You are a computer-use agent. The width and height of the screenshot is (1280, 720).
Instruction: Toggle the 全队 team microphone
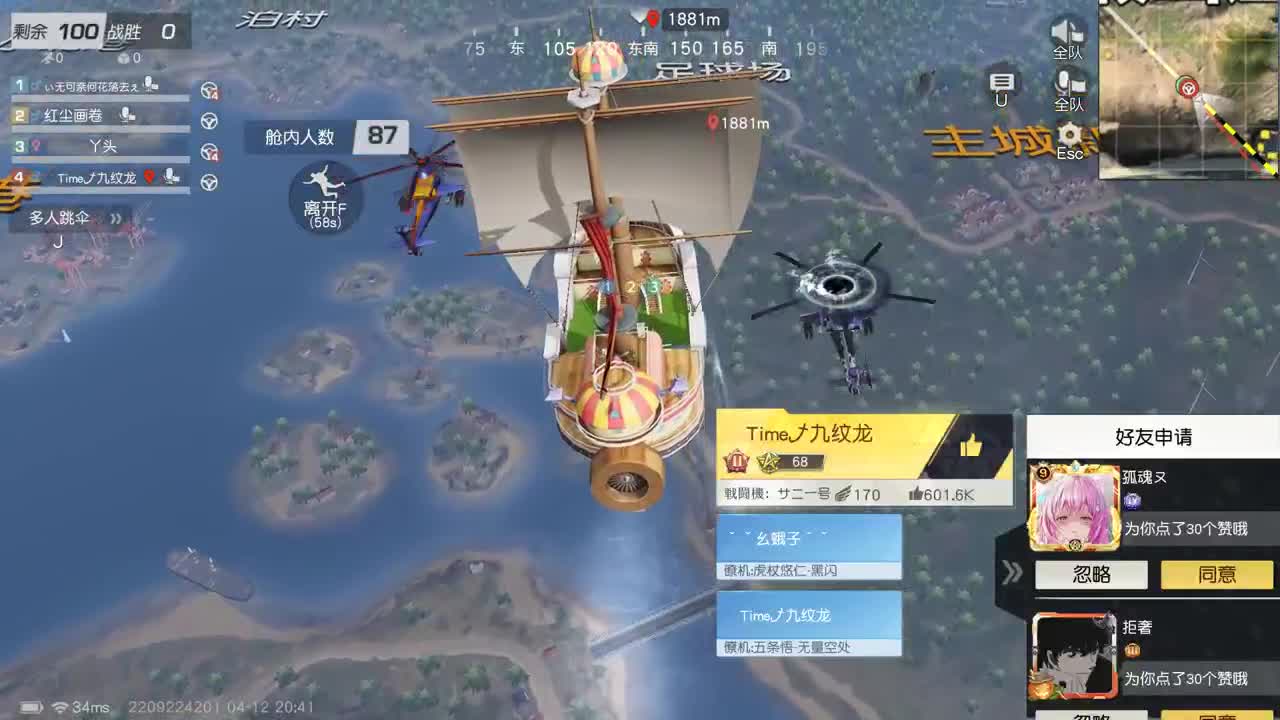[1068, 84]
